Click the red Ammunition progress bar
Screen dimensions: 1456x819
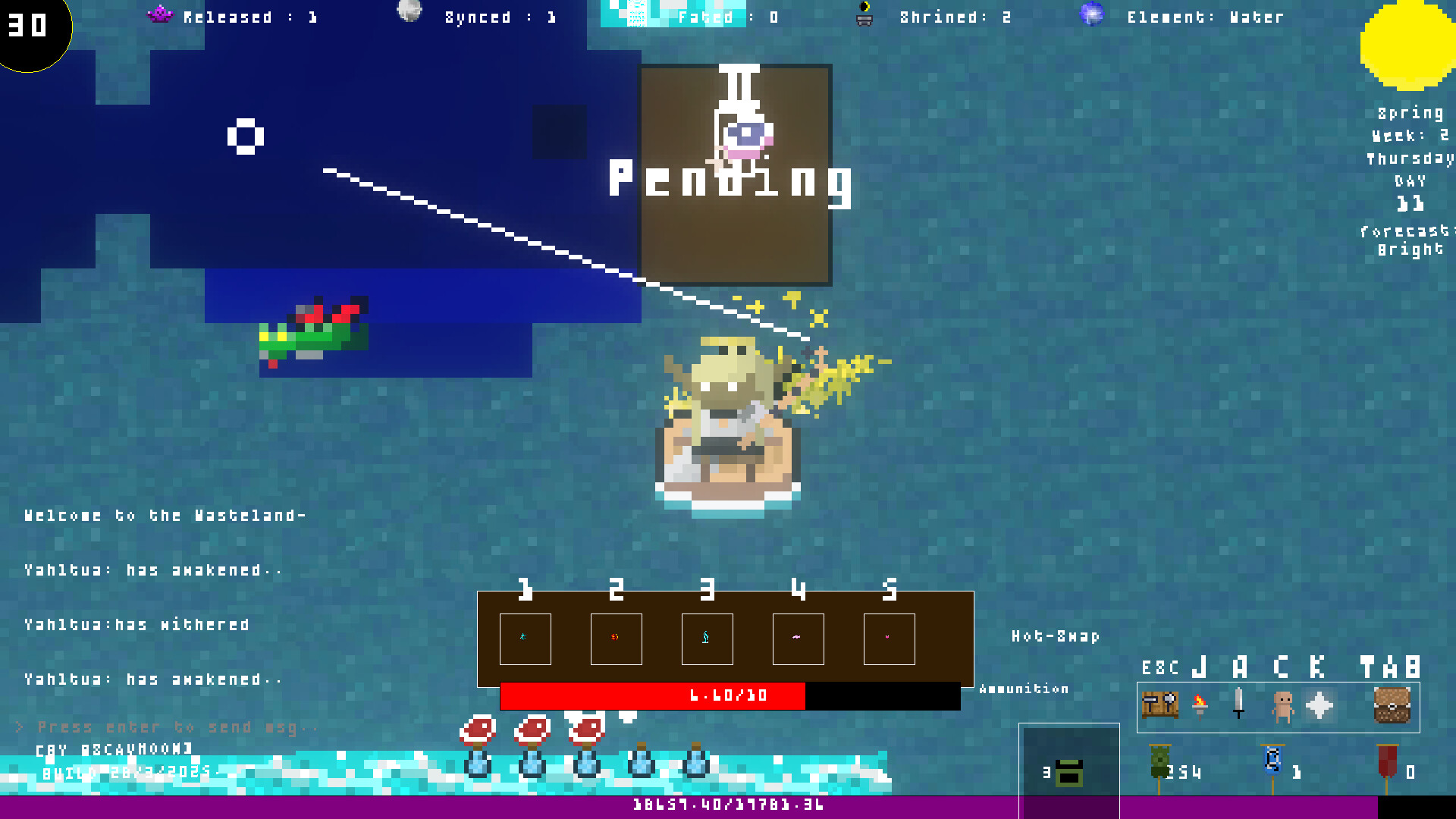(652, 695)
